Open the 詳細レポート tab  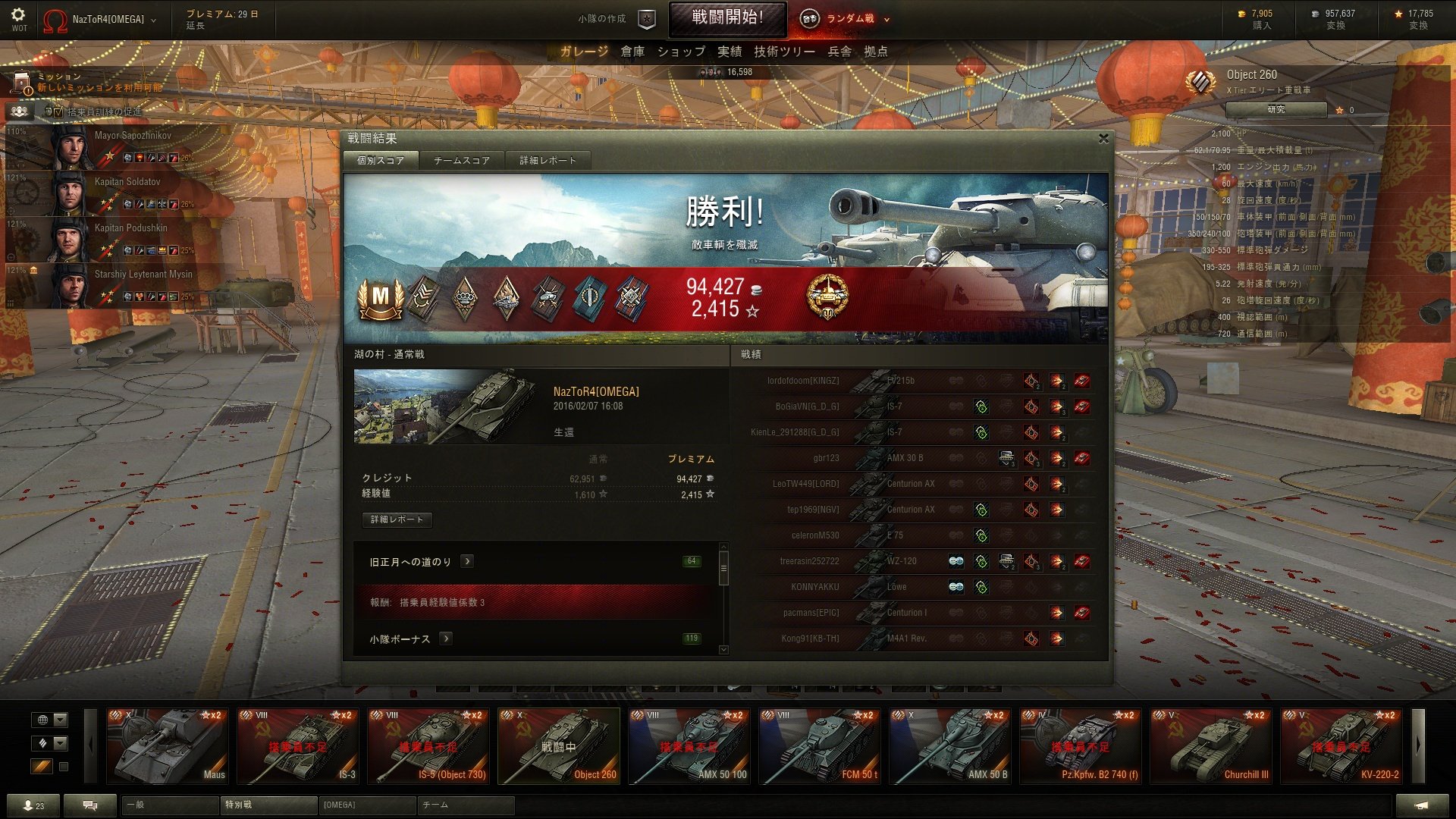tap(548, 161)
